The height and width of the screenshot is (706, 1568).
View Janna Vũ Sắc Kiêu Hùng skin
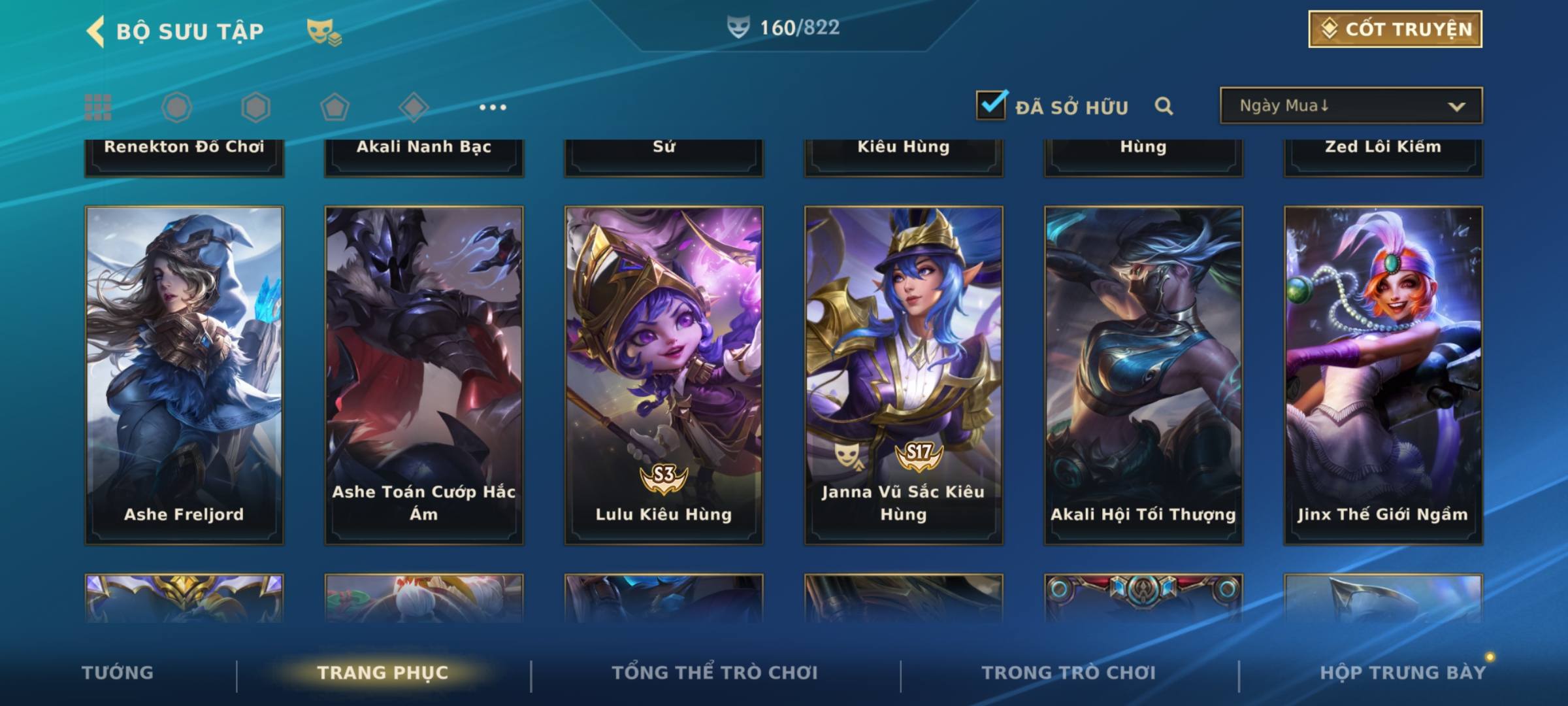point(904,375)
